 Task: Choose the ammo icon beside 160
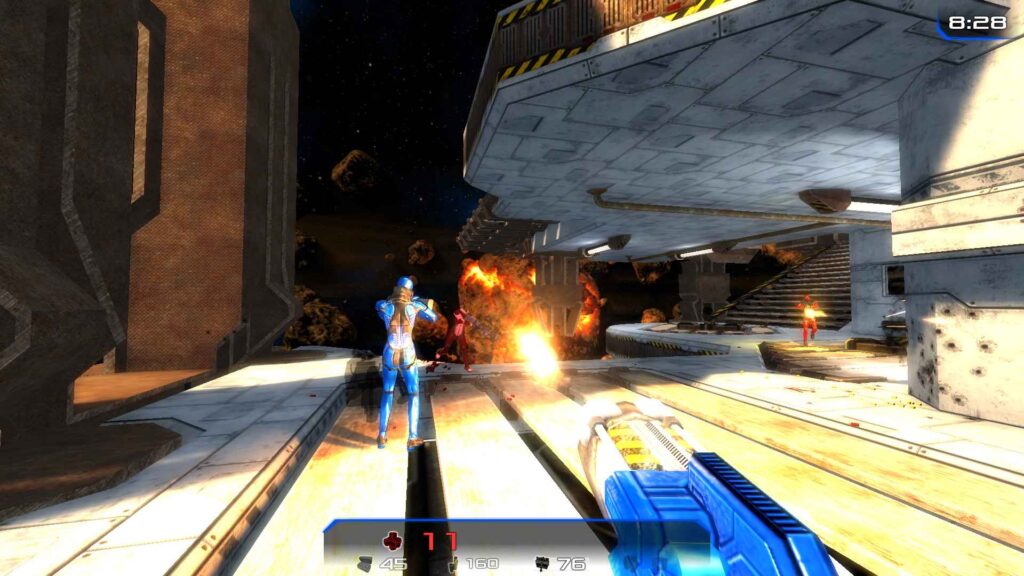(453, 564)
